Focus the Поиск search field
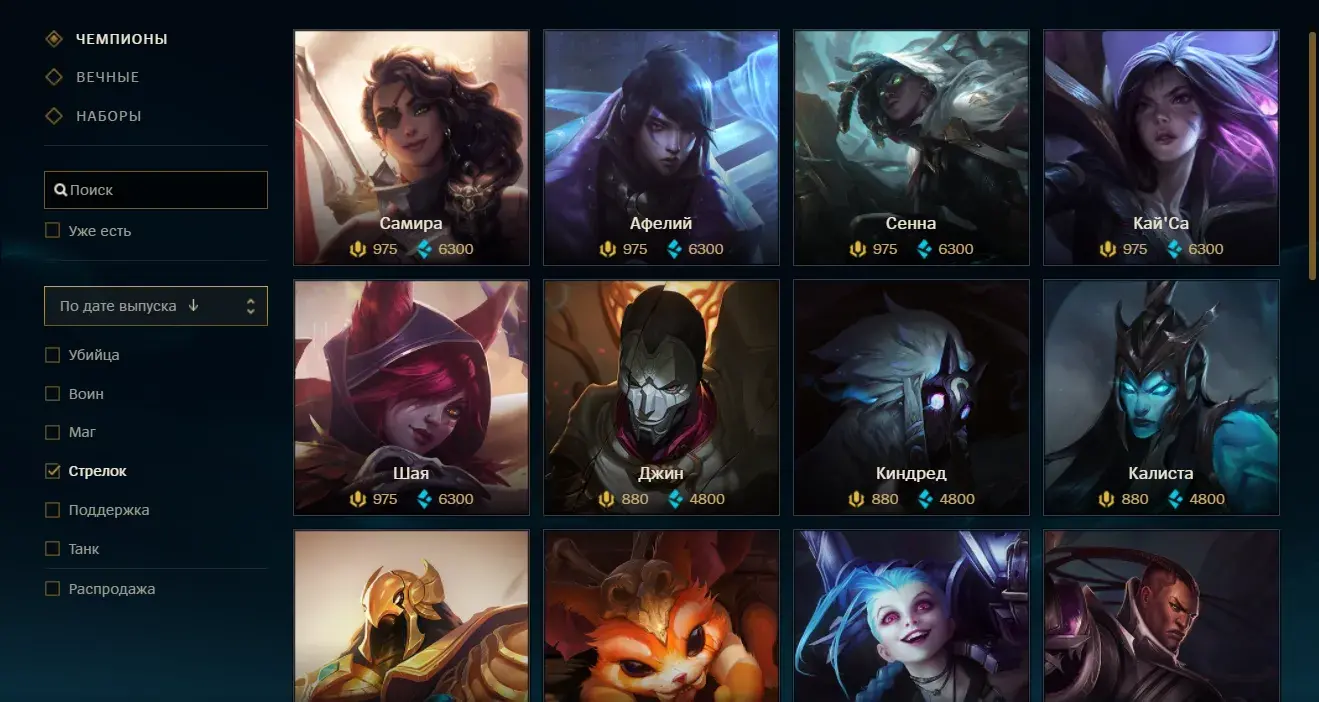This screenshot has height=702, width=1319. click(156, 190)
